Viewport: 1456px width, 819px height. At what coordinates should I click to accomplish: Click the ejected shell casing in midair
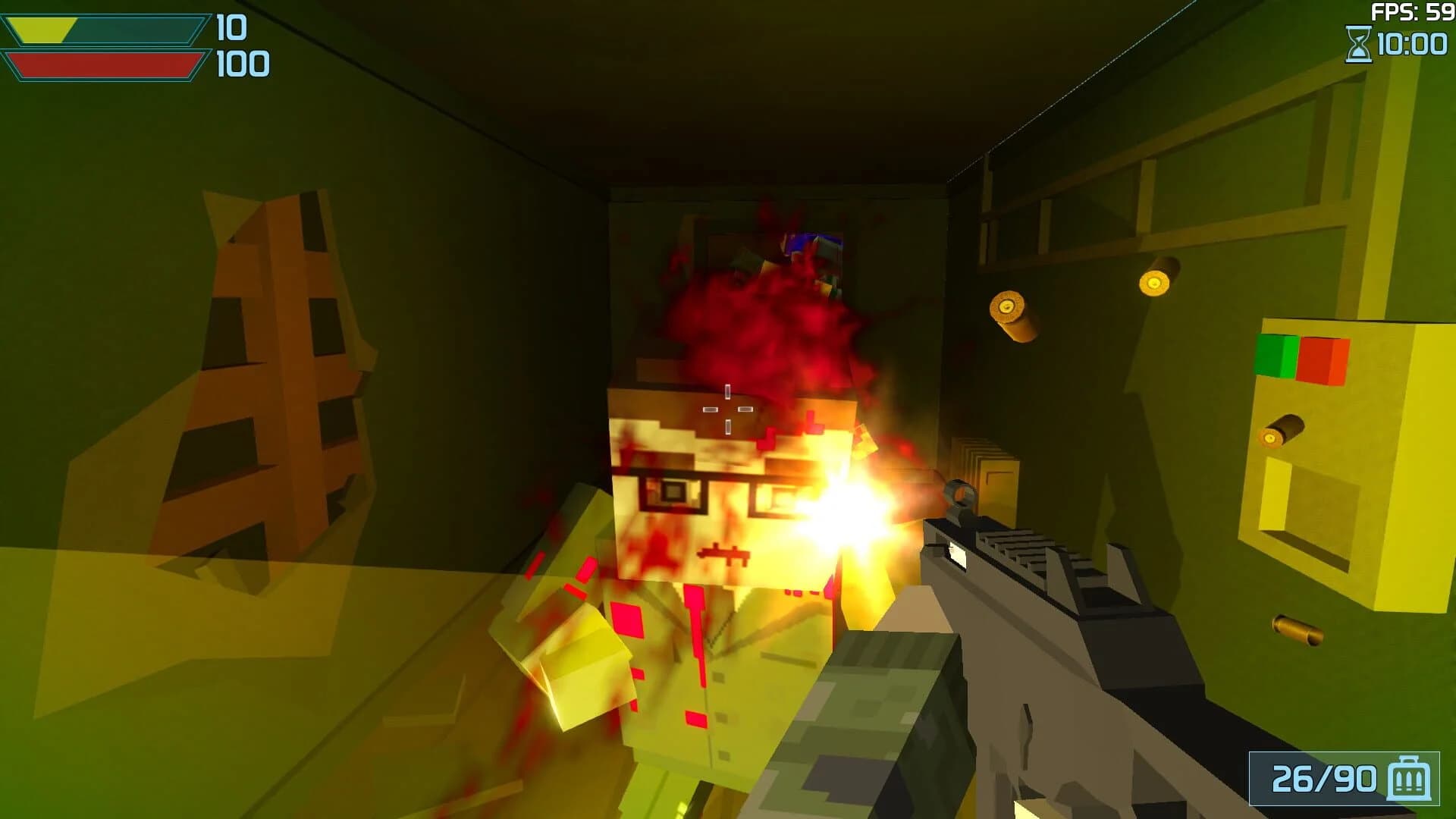[1013, 315]
